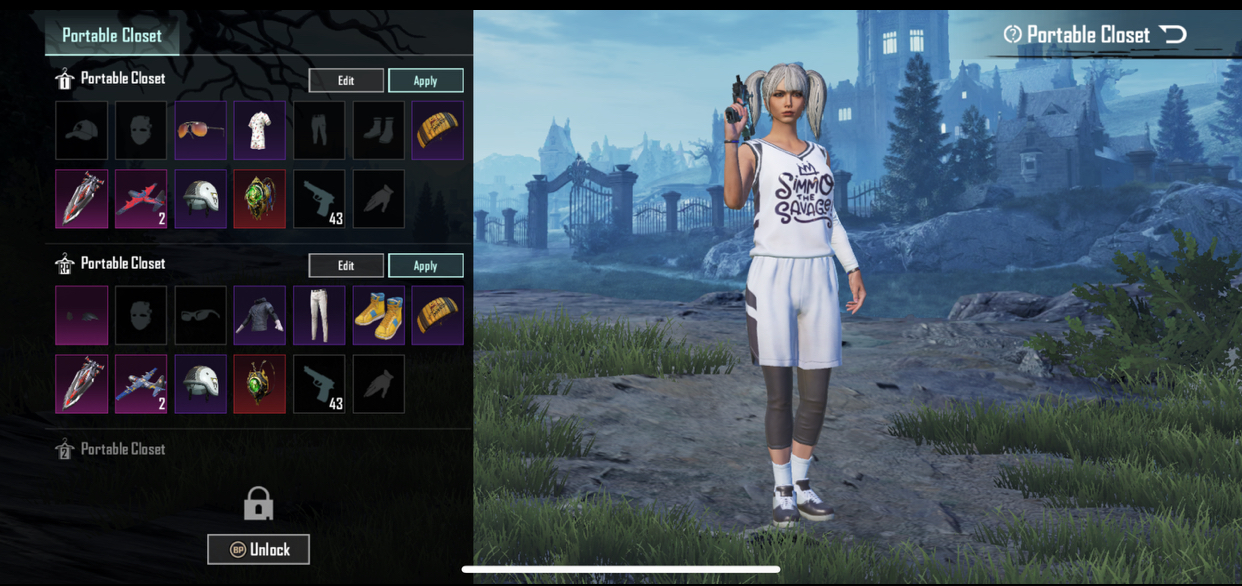The image size is (1242, 586).
Task: Open the Portable Closet tab
Action: 112,36
